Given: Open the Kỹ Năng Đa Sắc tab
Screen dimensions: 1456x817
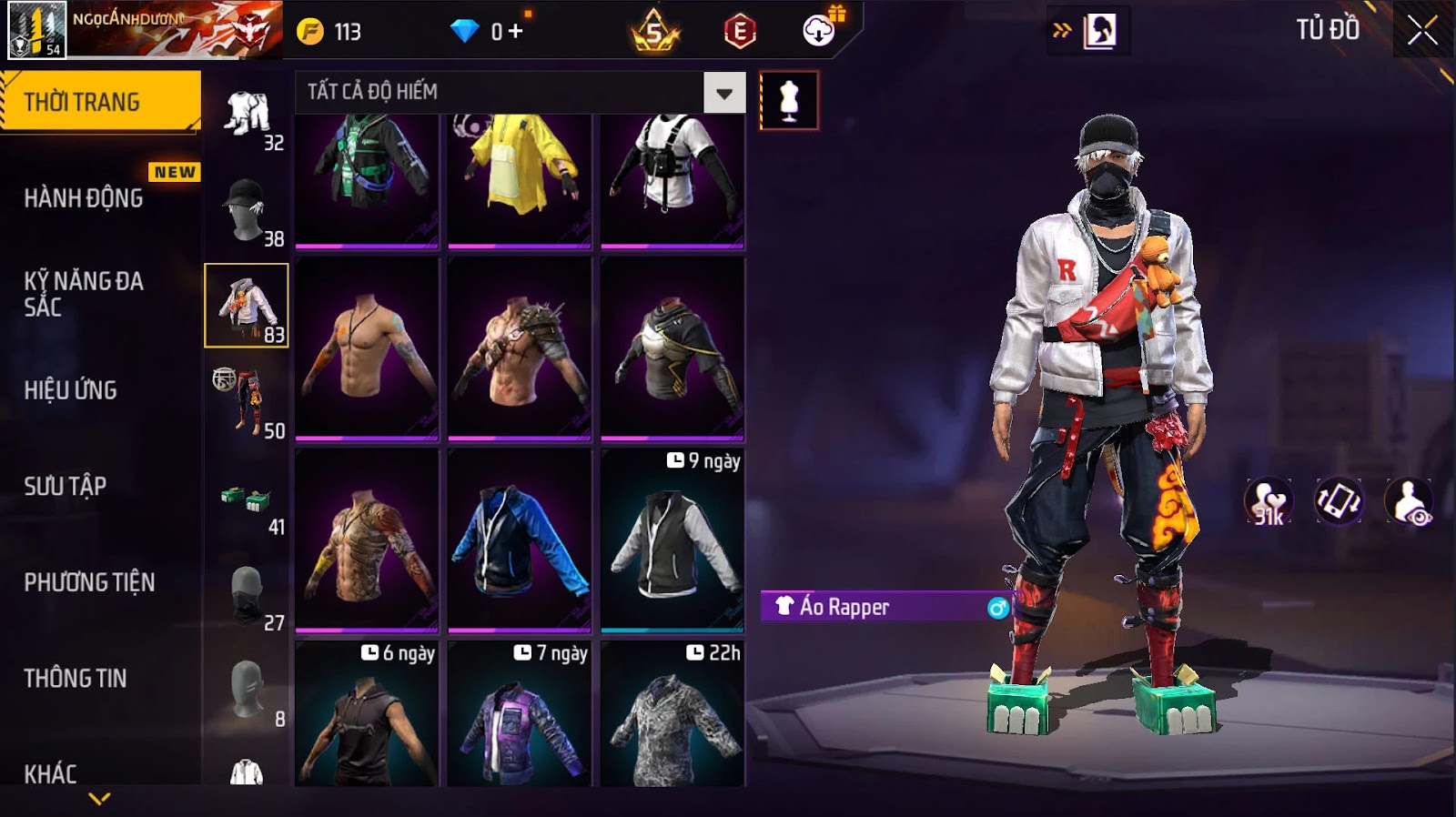Looking at the screenshot, I should pyautogui.click(x=84, y=294).
